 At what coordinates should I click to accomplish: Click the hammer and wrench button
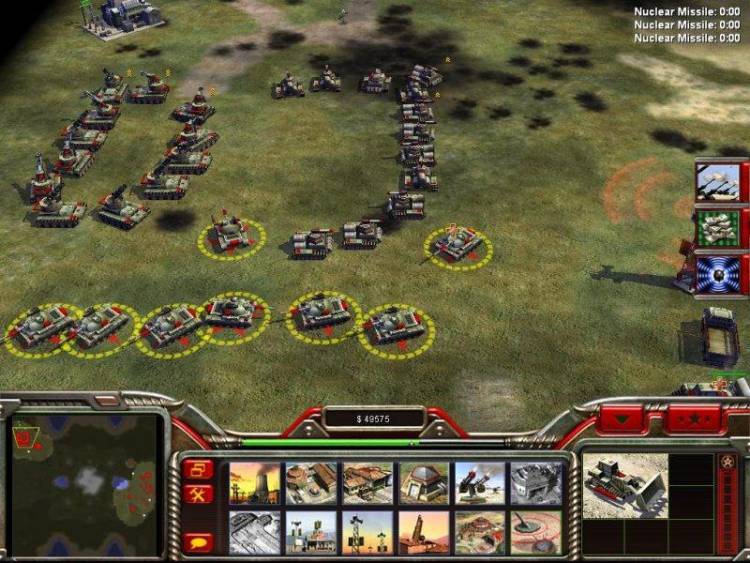[198, 494]
